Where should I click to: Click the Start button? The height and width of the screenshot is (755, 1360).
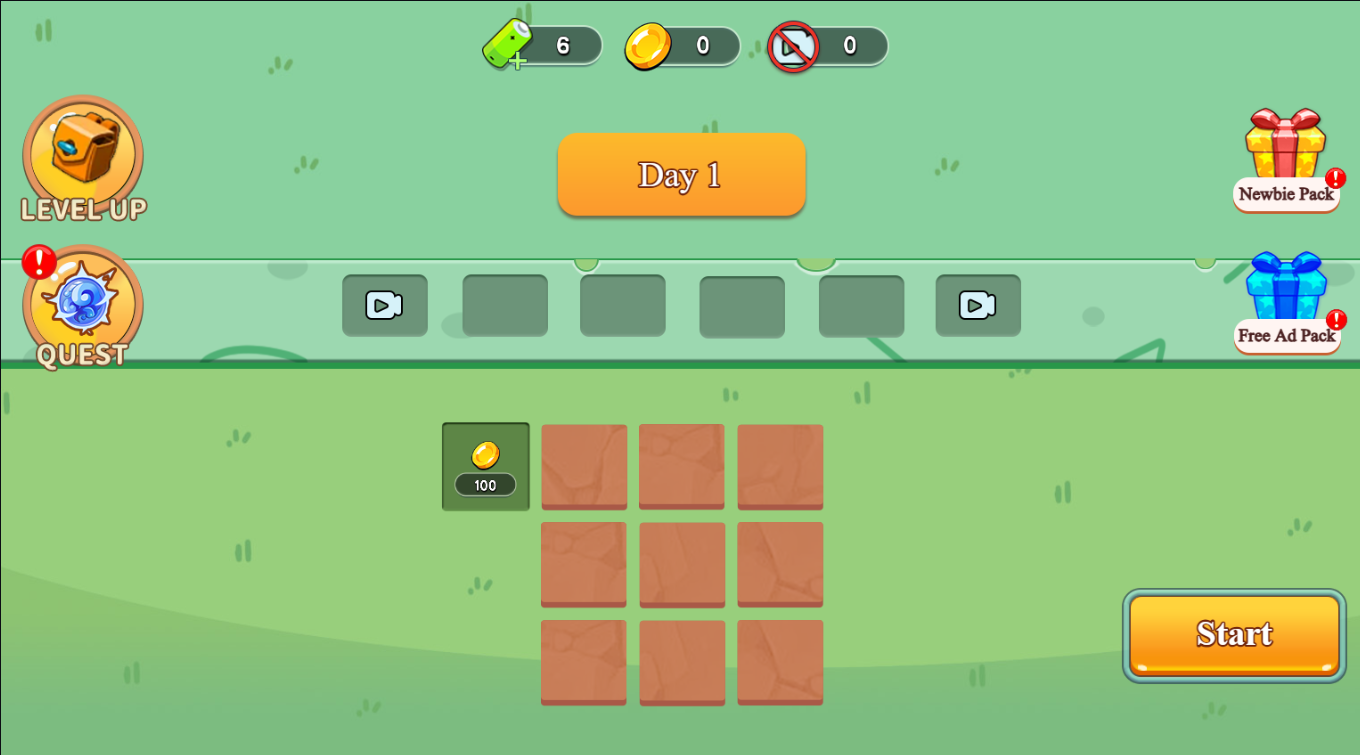pos(1234,635)
